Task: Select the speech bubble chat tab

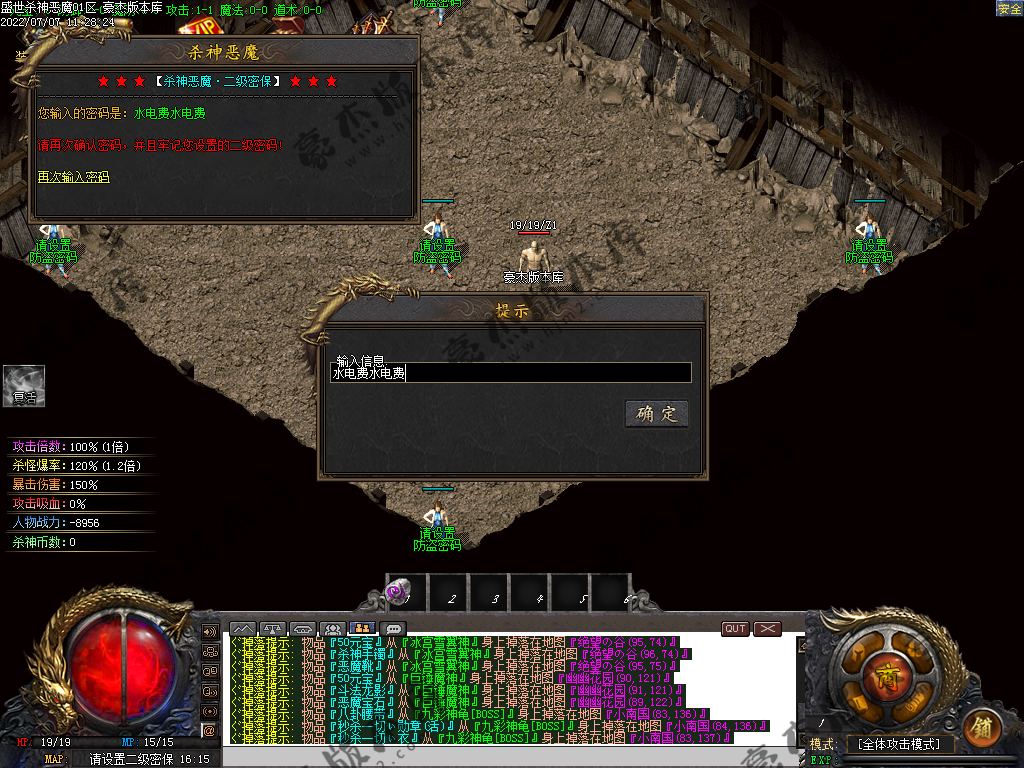Action: (394, 629)
